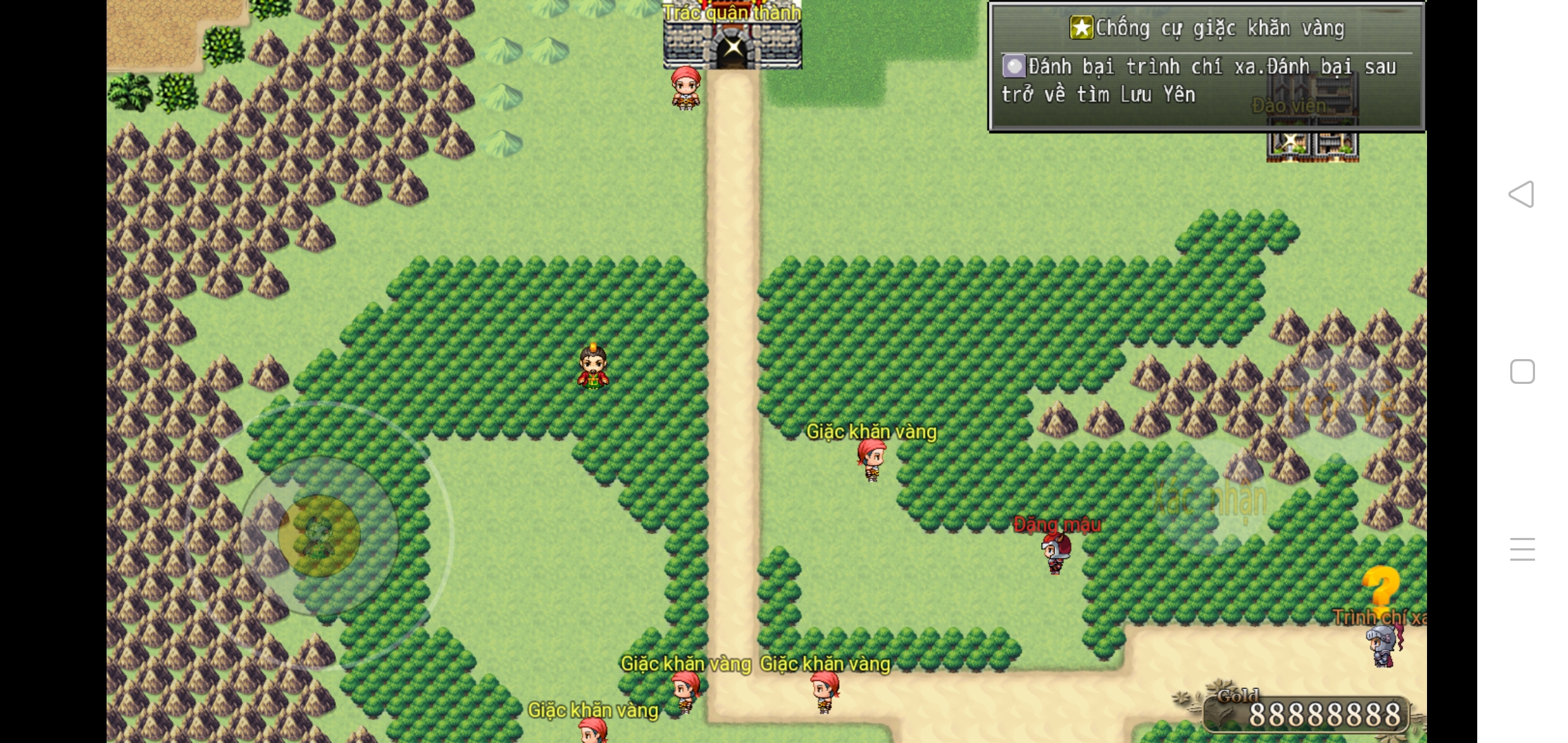
Task: Tap the virtual joystick center knob
Action: click(319, 535)
